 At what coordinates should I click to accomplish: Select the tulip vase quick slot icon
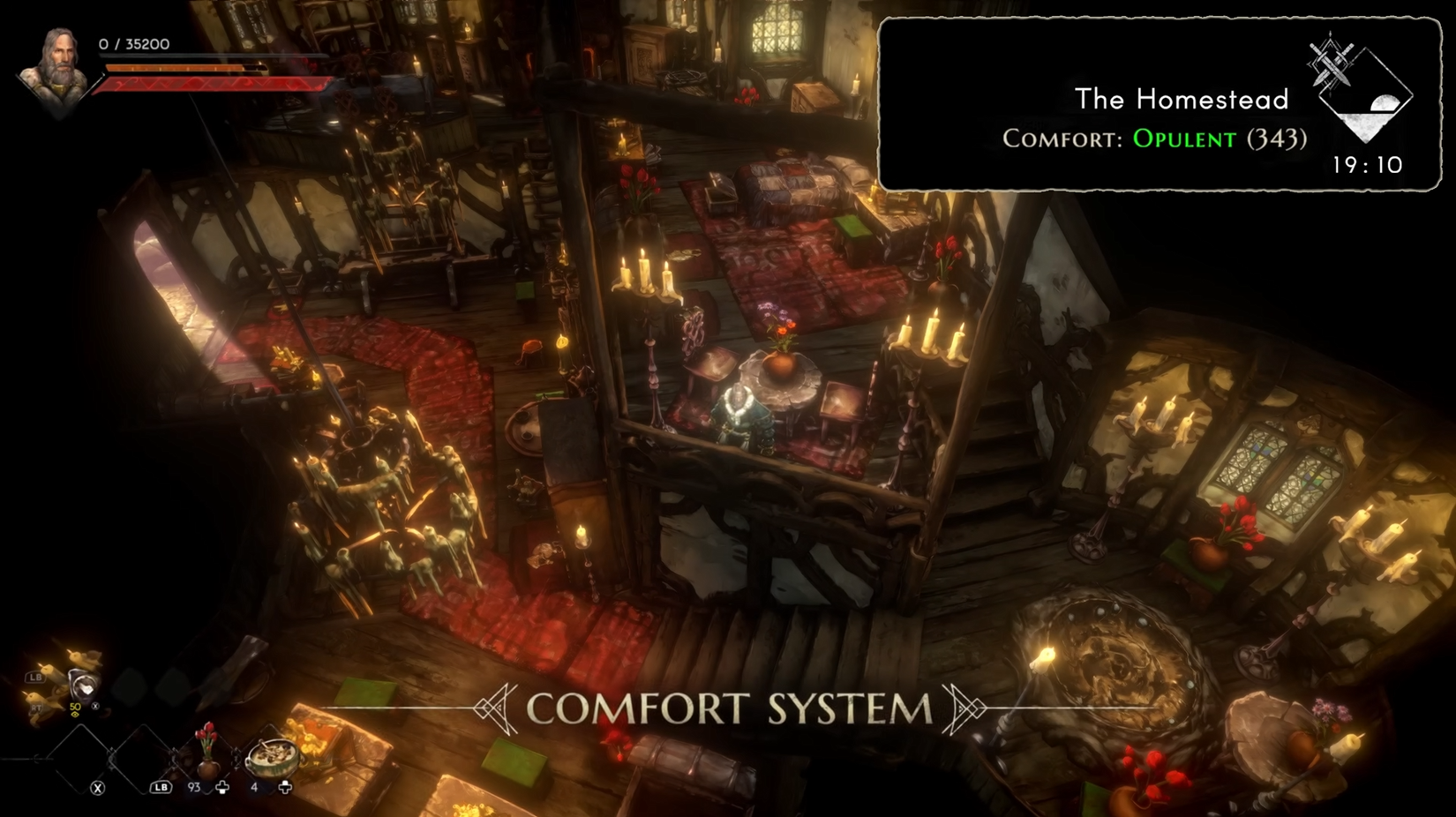coord(206,753)
